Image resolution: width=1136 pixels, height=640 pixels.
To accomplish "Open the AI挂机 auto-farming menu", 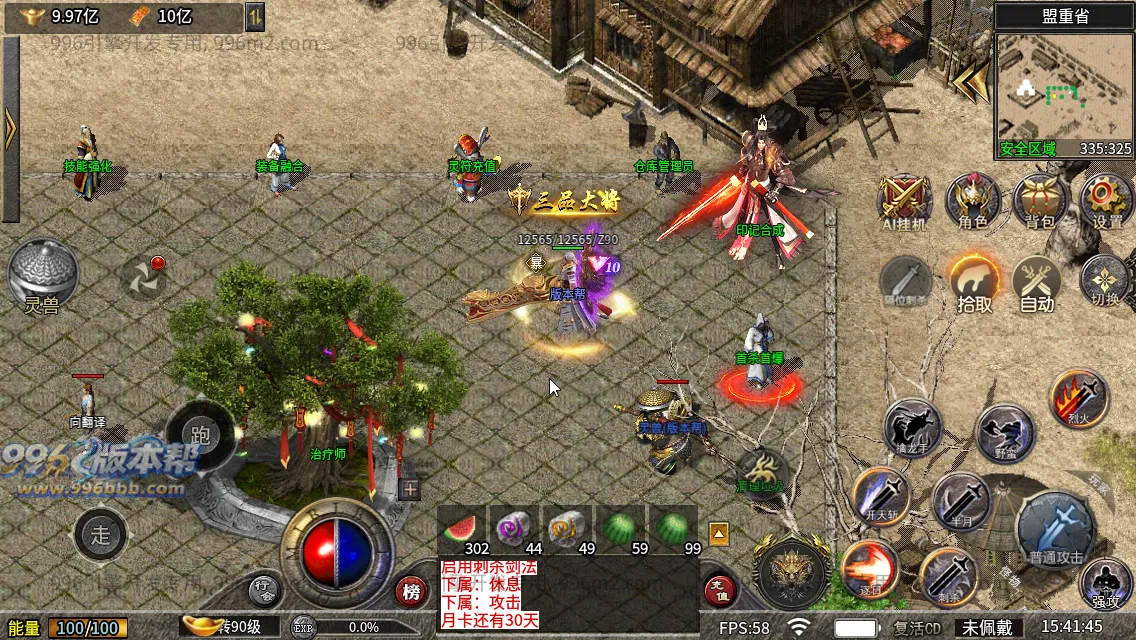I will [x=905, y=200].
